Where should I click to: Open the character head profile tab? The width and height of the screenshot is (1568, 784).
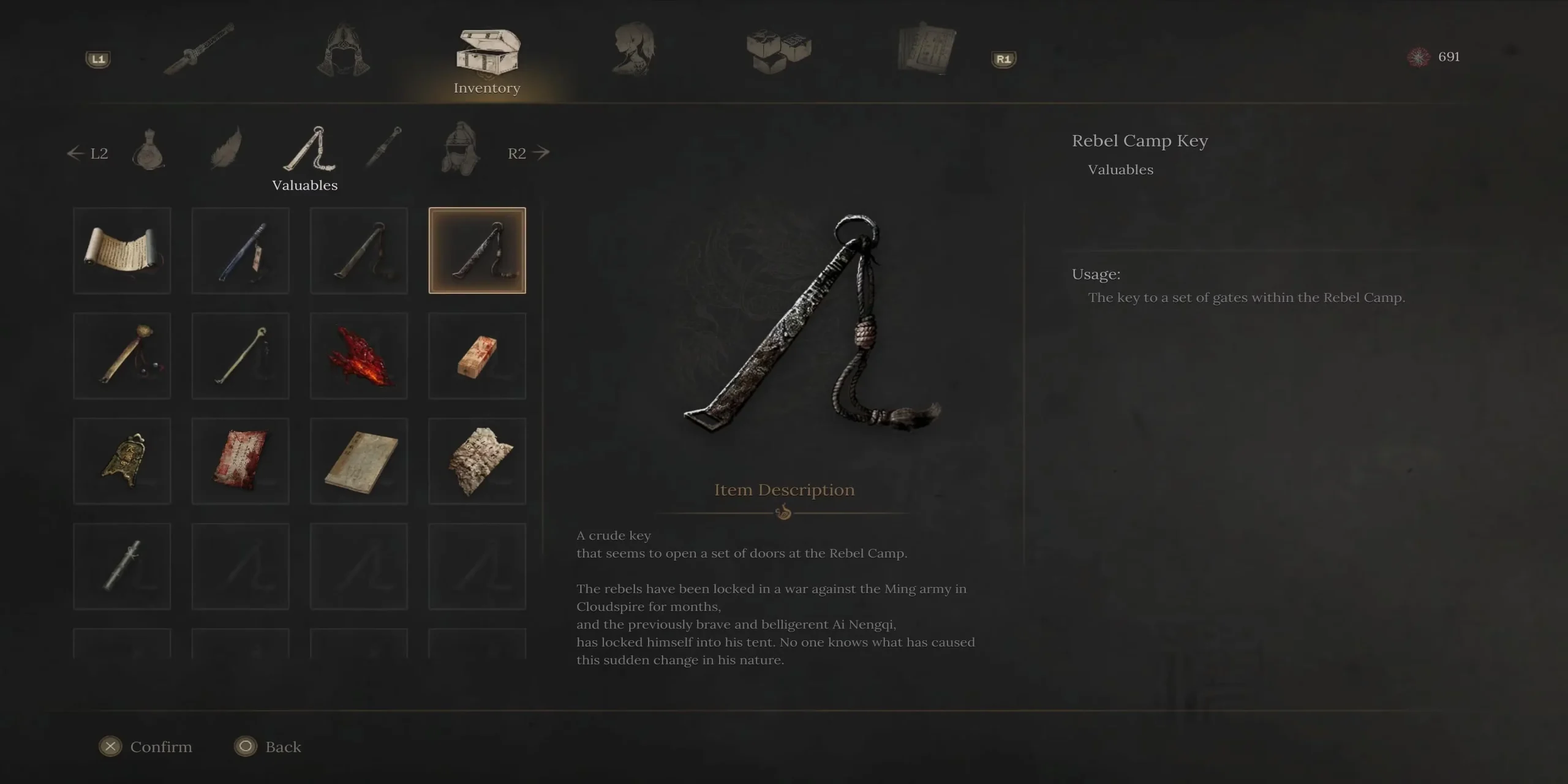pos(633,49)
